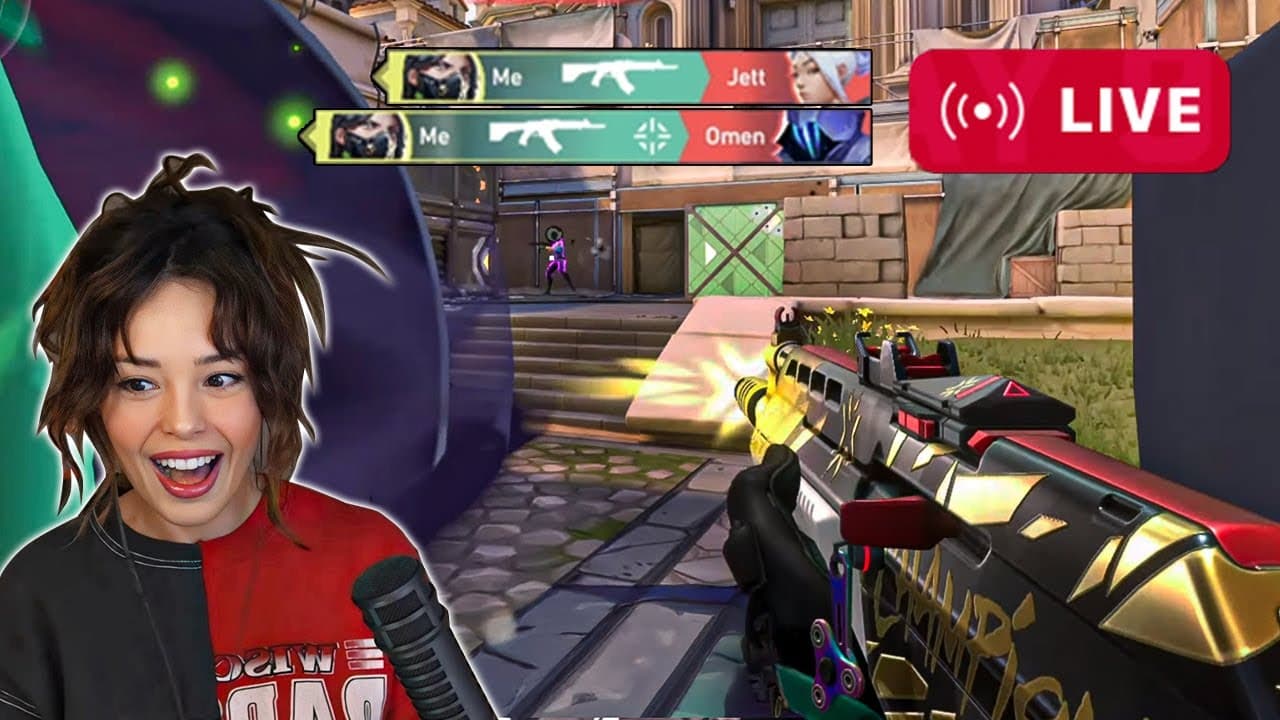1280x720 pixels.
Task: Click Omen's agent portrait in kill feed
Action: point(822,137)
